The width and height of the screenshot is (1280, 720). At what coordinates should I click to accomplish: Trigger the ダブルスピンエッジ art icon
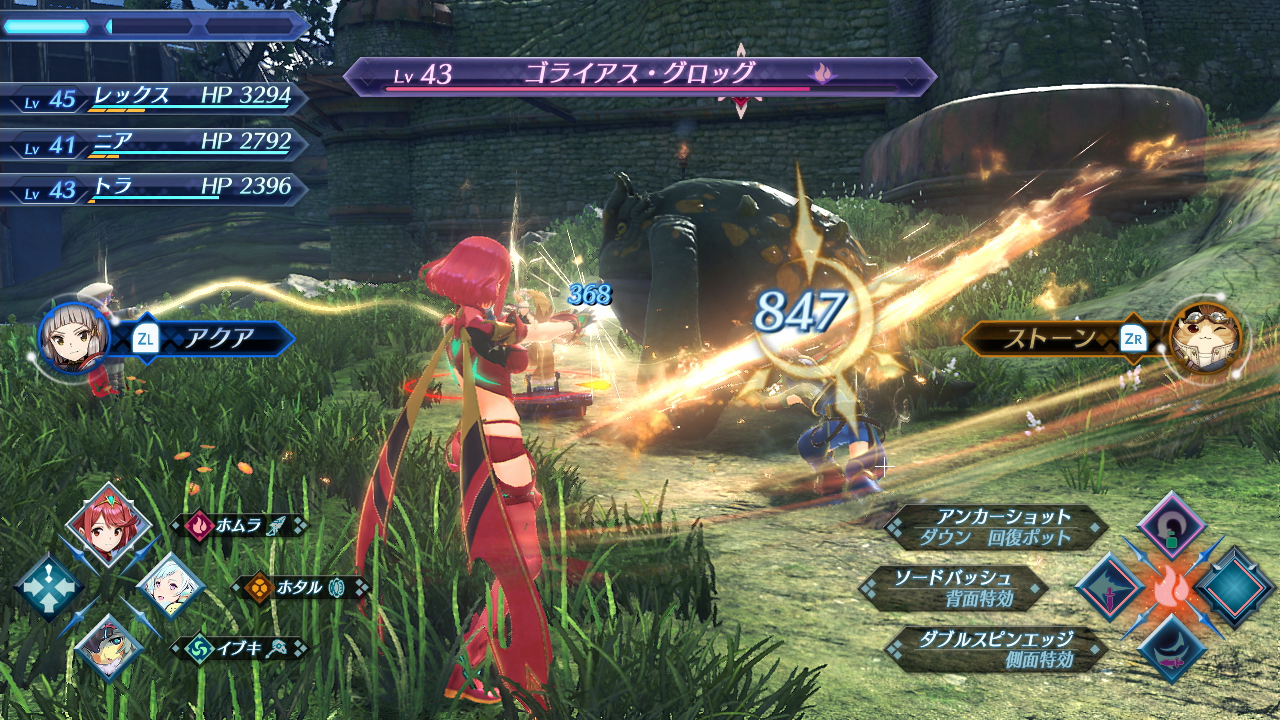1171,648
